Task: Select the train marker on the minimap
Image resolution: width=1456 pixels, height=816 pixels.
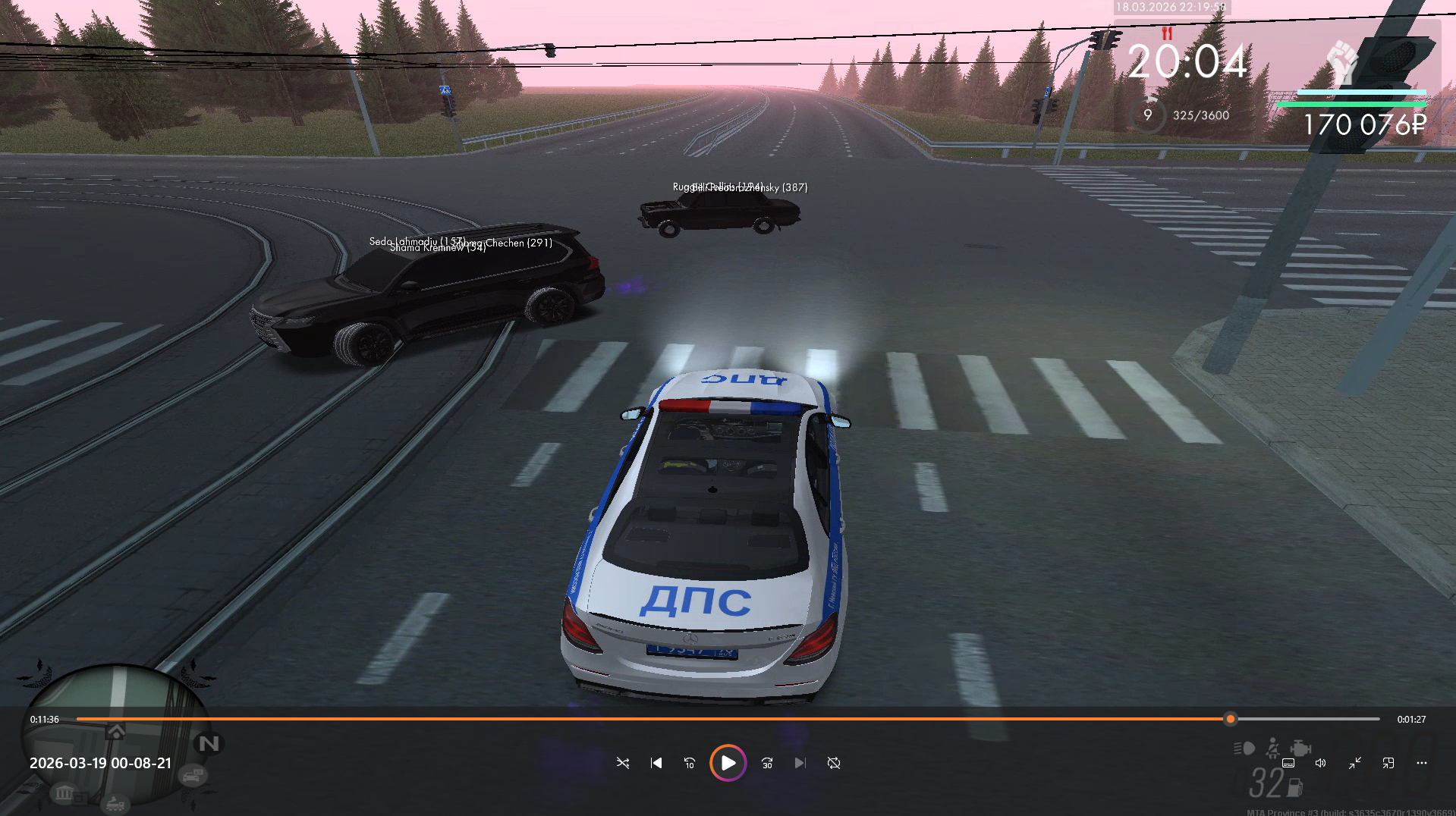Action: 115,804
